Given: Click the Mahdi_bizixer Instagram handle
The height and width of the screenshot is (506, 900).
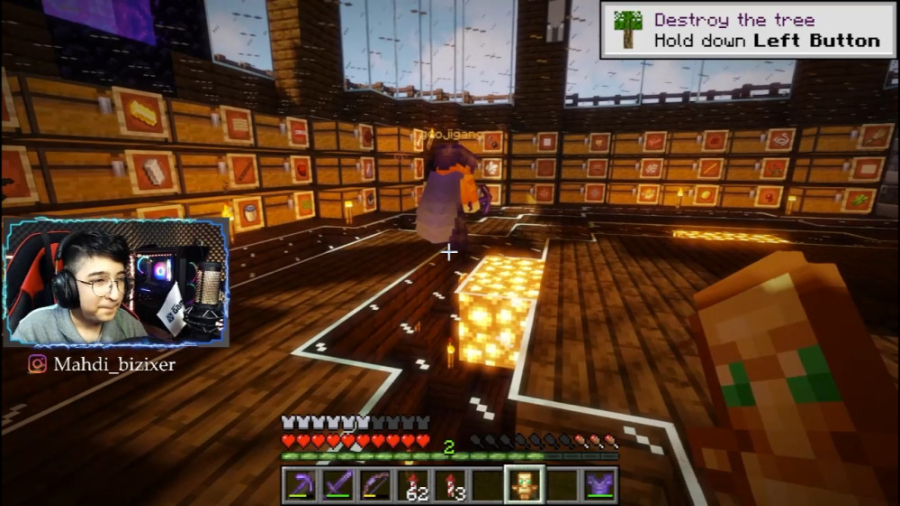Looking at the screenshot, I should click(103, 364).
